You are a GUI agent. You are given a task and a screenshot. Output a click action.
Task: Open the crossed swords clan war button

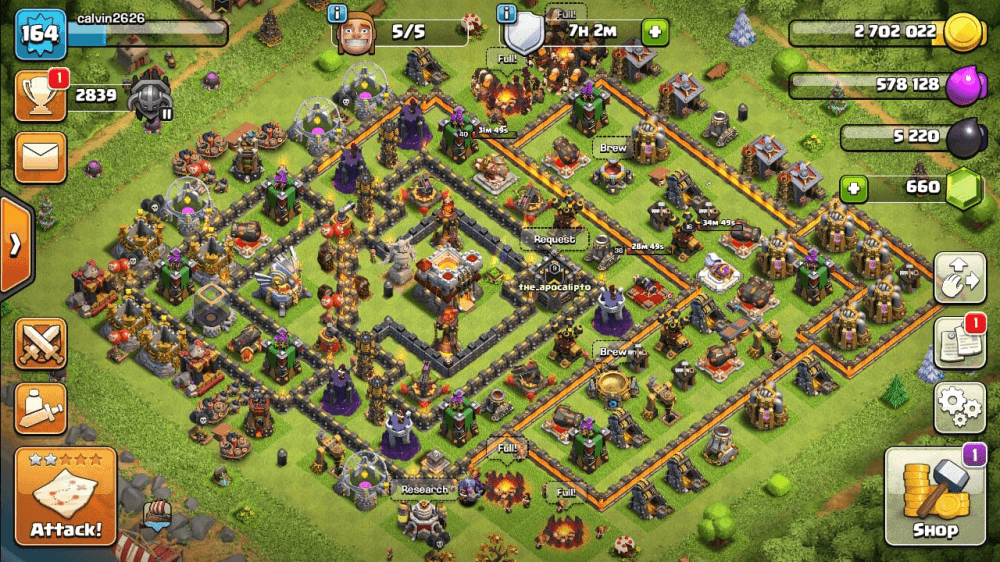41,344
